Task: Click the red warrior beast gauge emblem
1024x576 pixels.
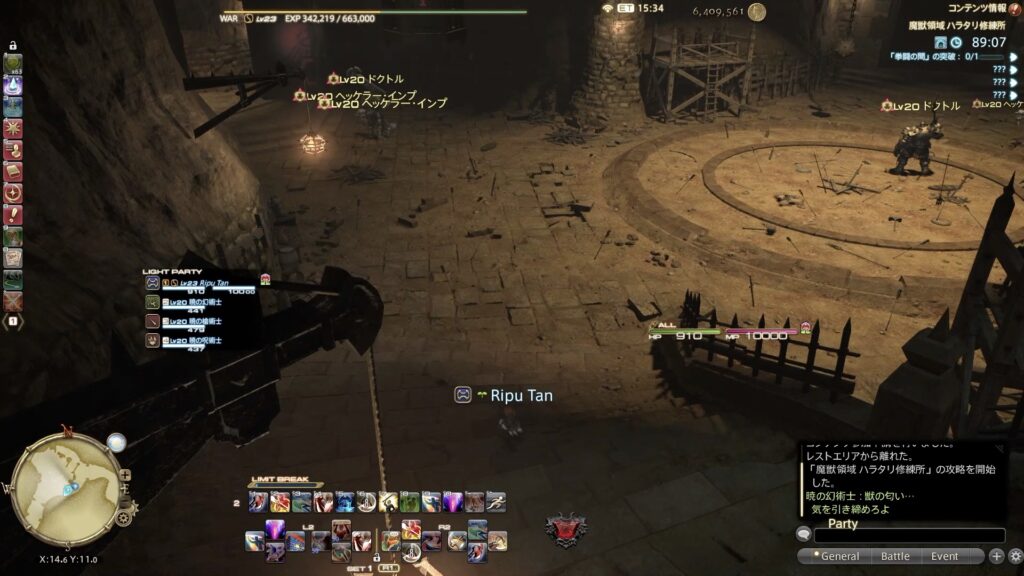Action: [x=565, y=529]
